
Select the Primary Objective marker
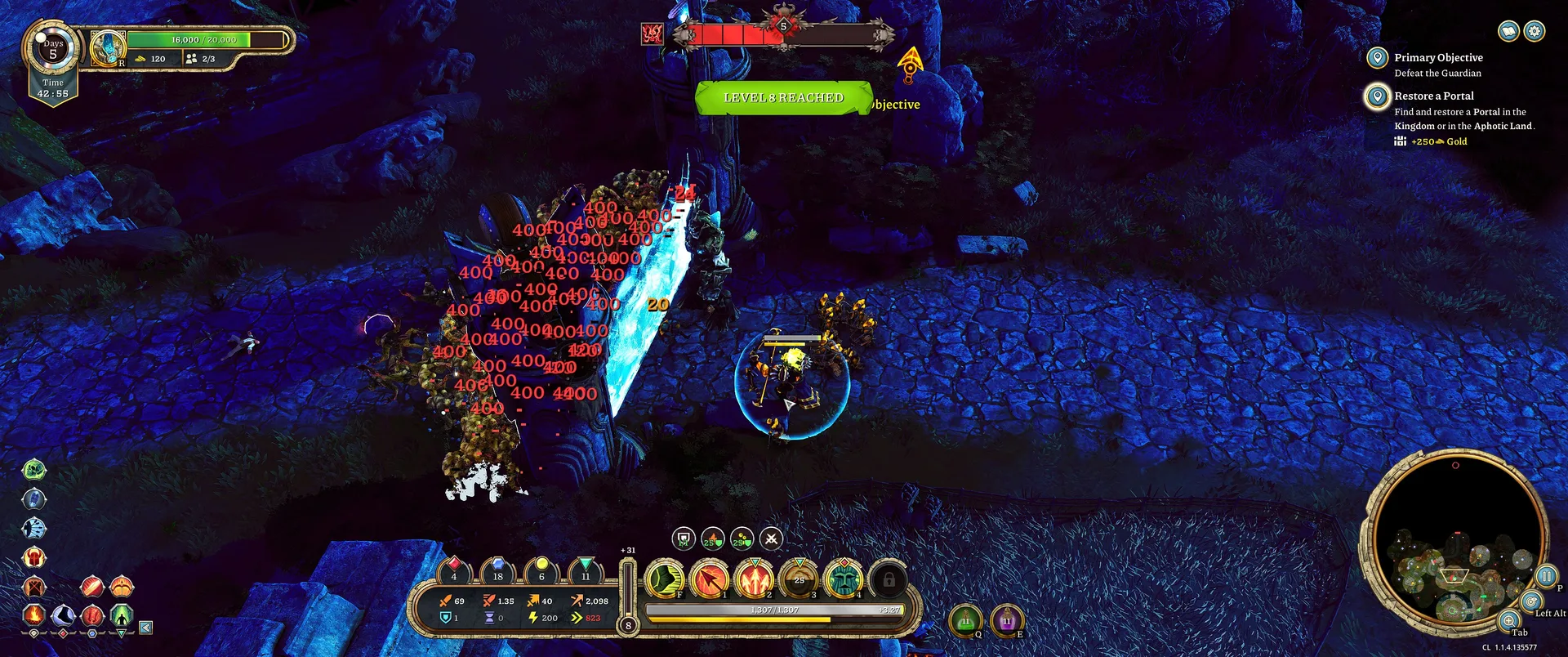(x=1378, y=58)
